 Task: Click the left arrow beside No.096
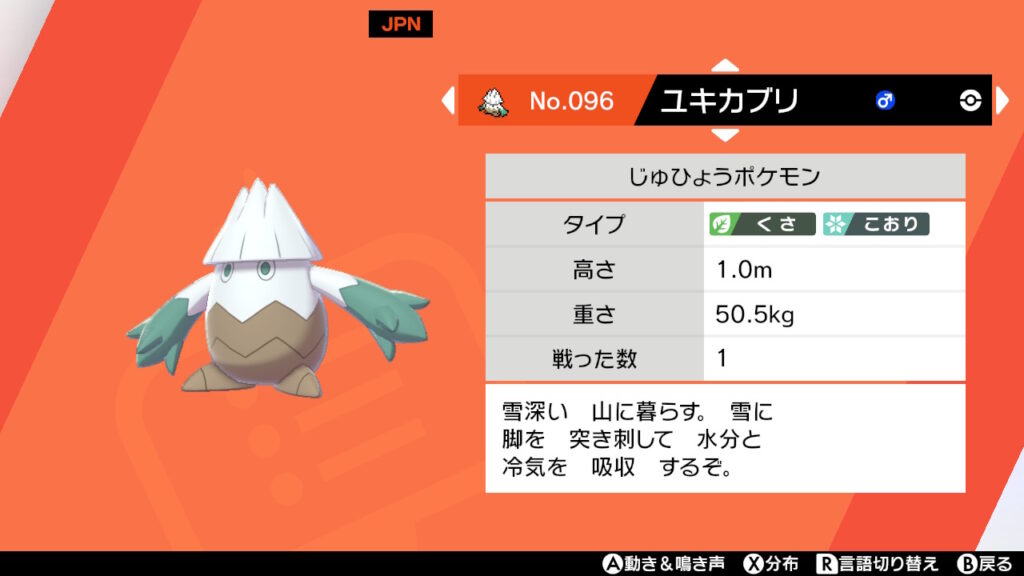[448, 100]
